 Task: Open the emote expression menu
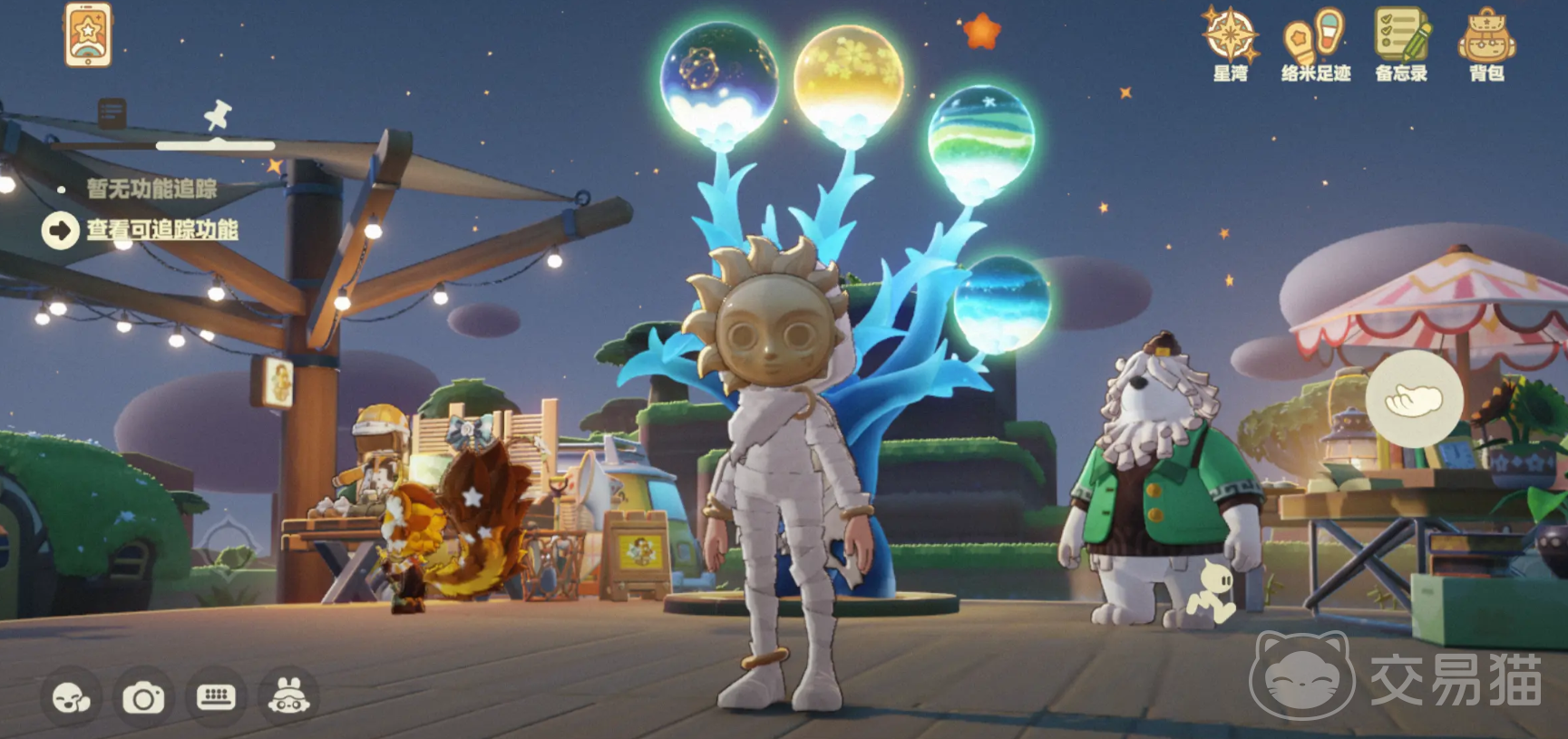pyautogui.click(x=72, y=697)
